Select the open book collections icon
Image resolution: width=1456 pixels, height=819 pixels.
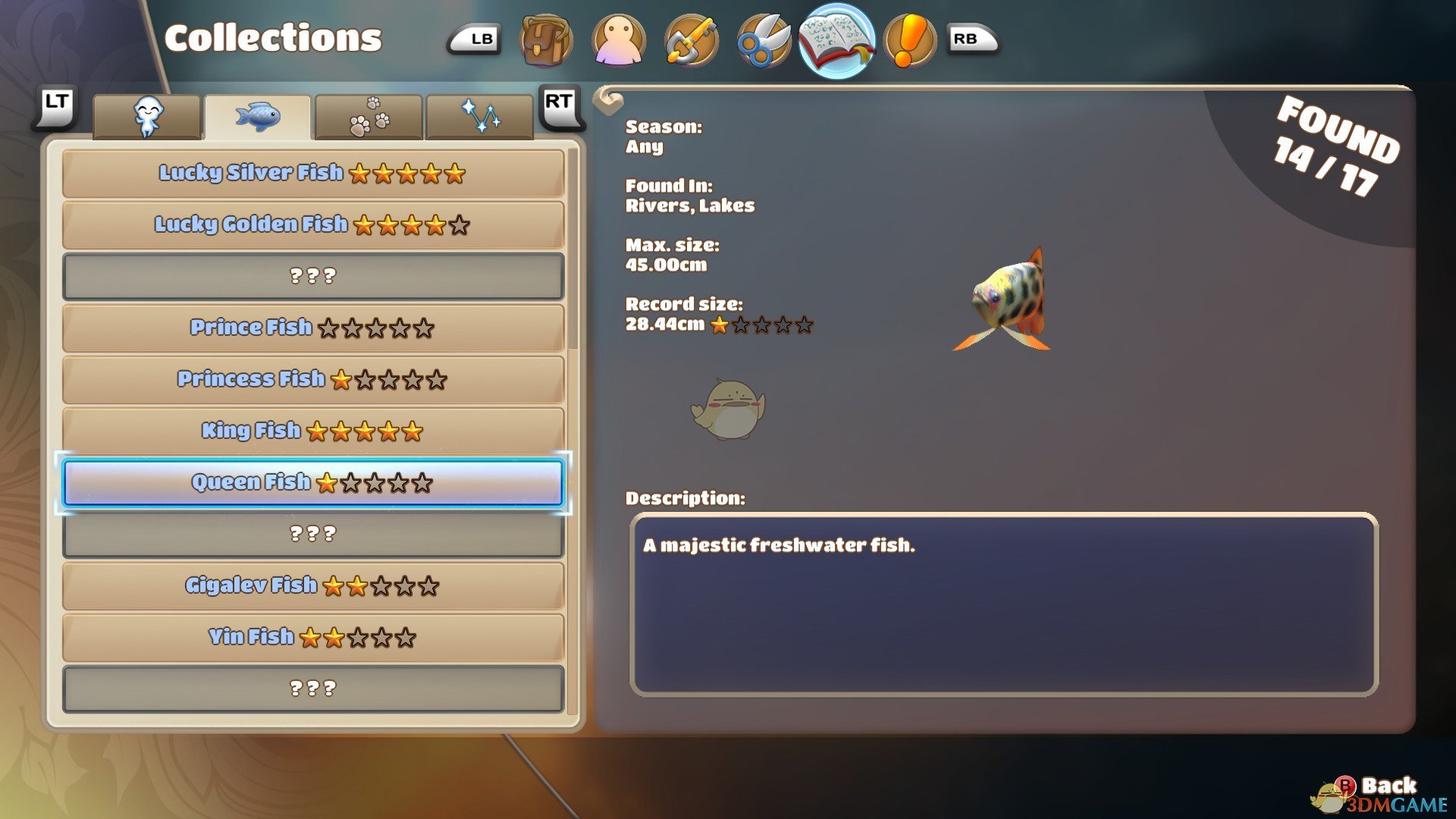[x=836, y=40]
